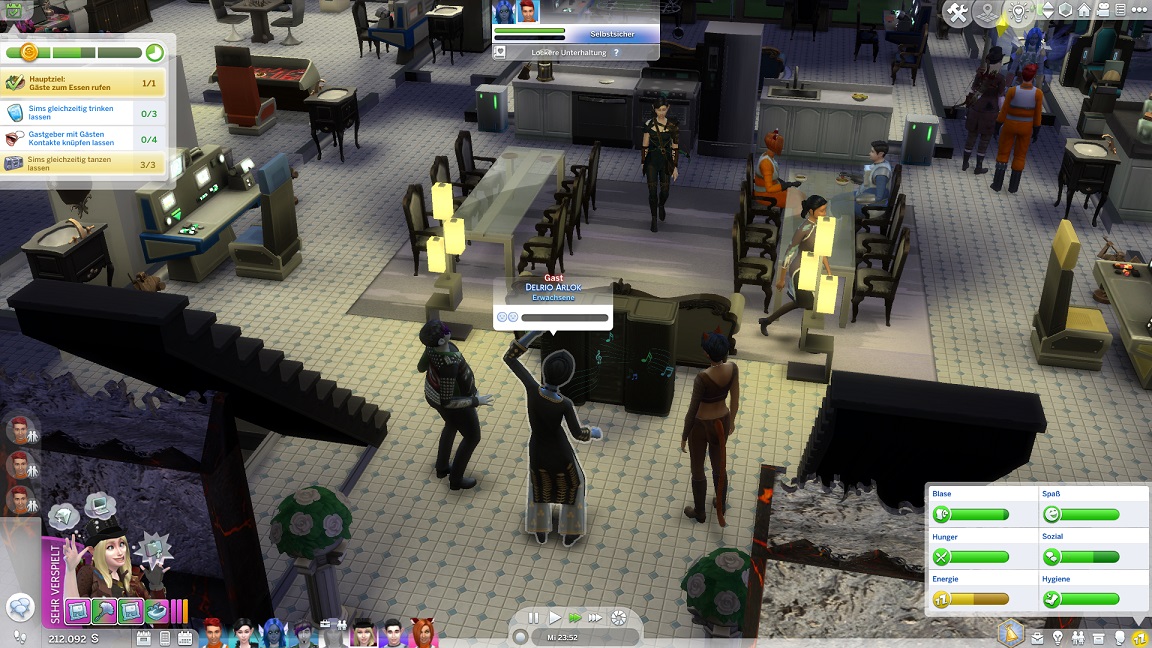Pause the game
The image size is (1152, 648).
point(533,618)
